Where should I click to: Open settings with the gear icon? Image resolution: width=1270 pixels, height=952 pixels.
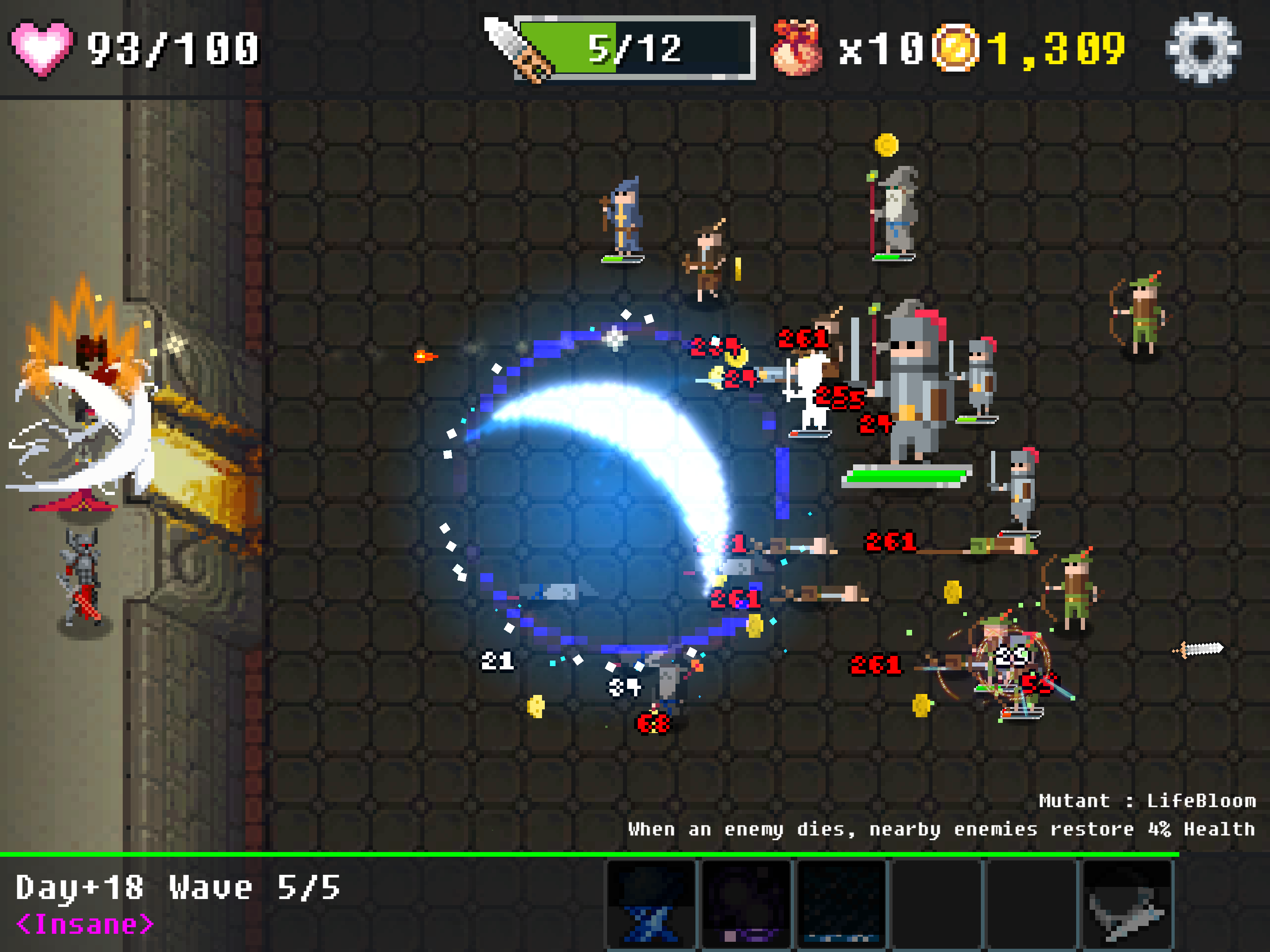(1203, 48)
